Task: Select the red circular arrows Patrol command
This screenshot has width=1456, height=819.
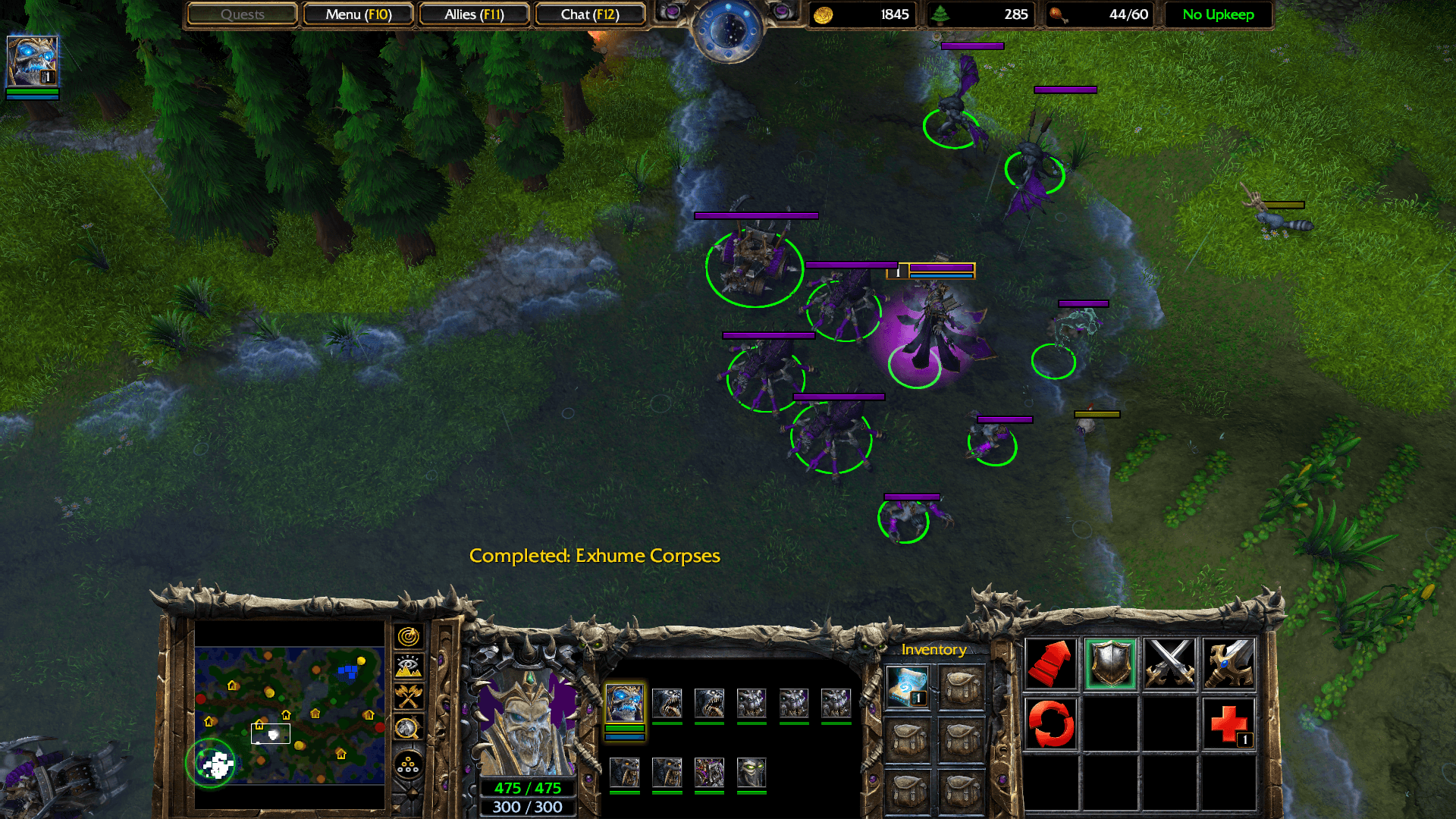Action: [x=1051, y=723]
